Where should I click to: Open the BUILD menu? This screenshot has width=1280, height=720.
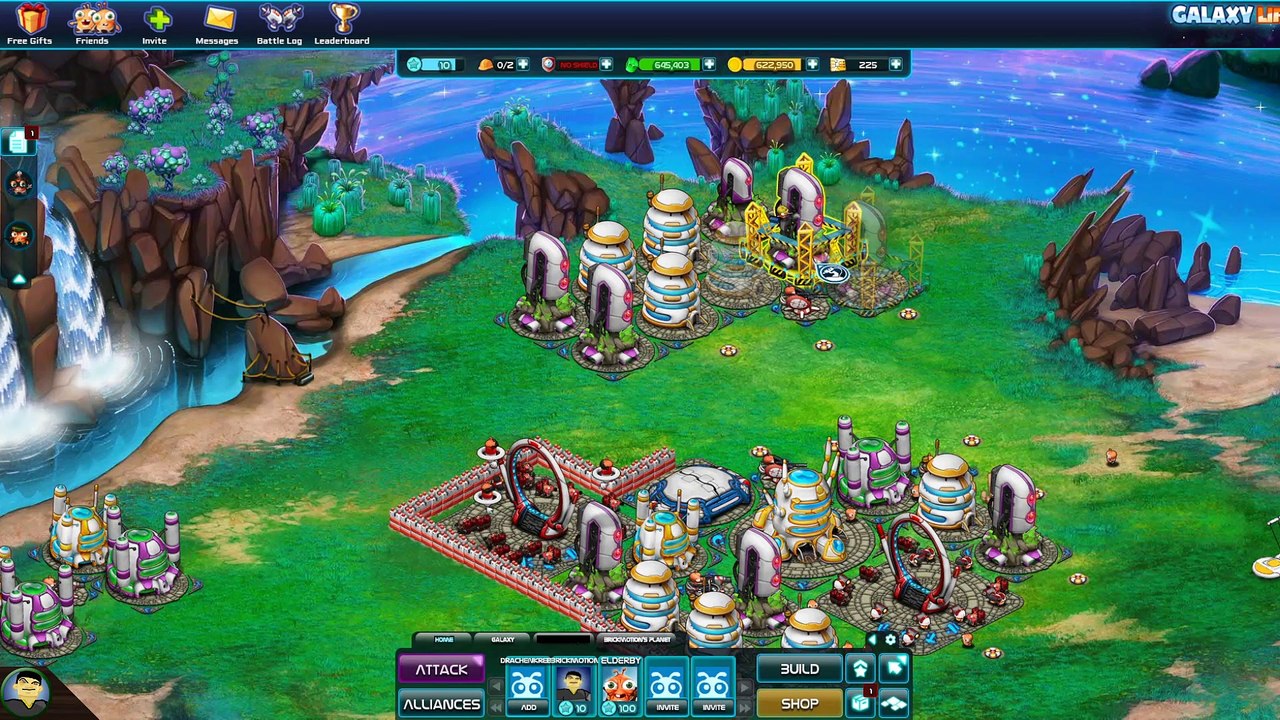tap(799, 669)
